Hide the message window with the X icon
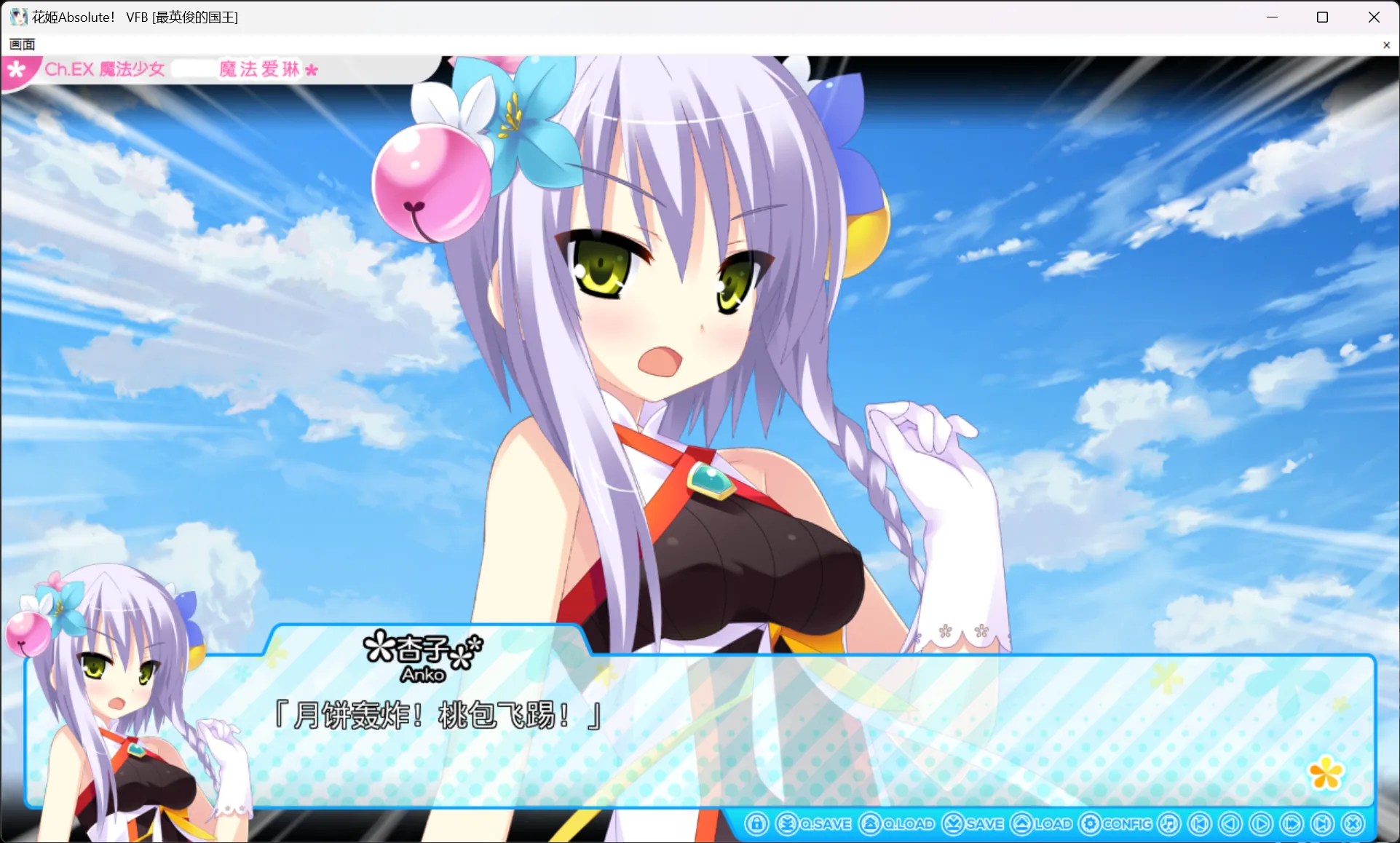The height and width of the screenshot is (843, 1400). pyautogui.click(x=1352, y=823)
